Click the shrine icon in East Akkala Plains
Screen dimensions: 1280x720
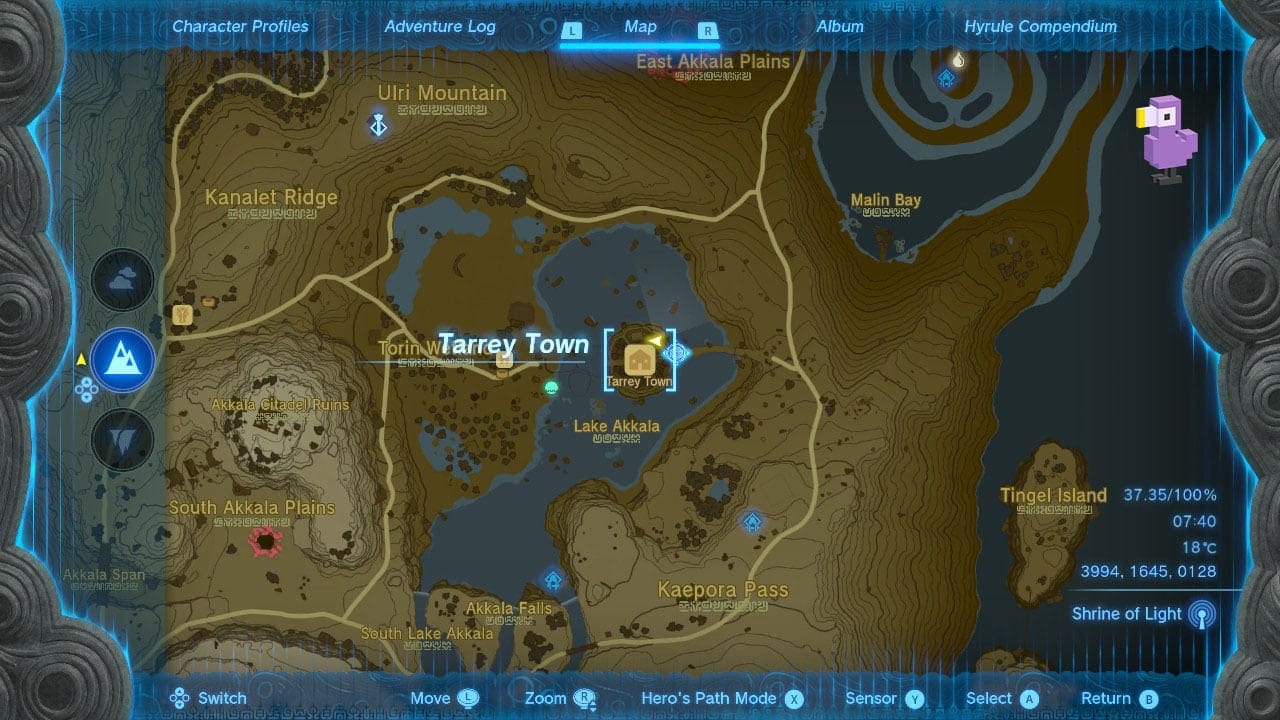click(x=945, y=75)
